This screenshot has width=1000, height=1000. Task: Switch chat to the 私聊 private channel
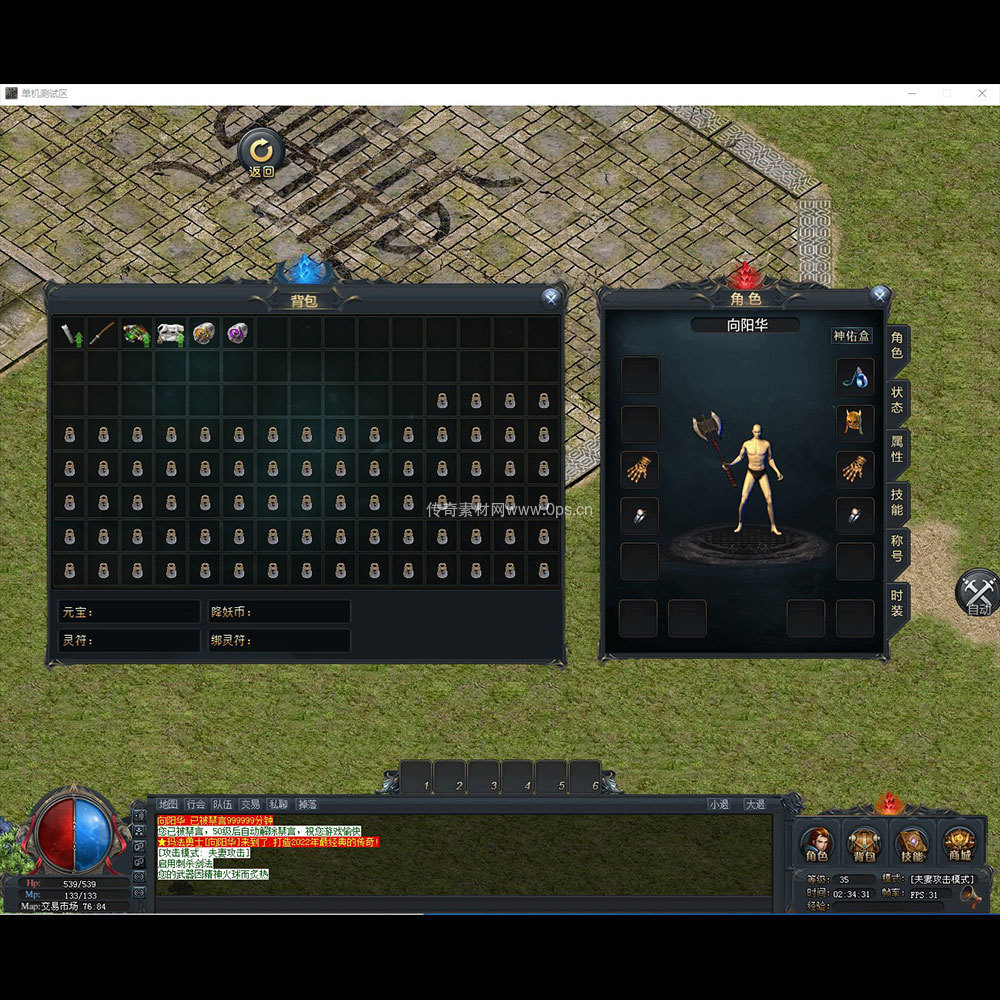coord(277,804)
